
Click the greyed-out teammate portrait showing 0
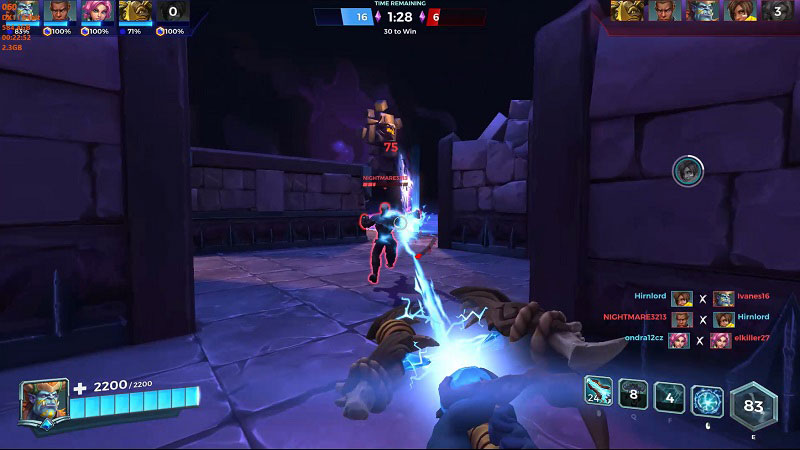coord(173,12)
